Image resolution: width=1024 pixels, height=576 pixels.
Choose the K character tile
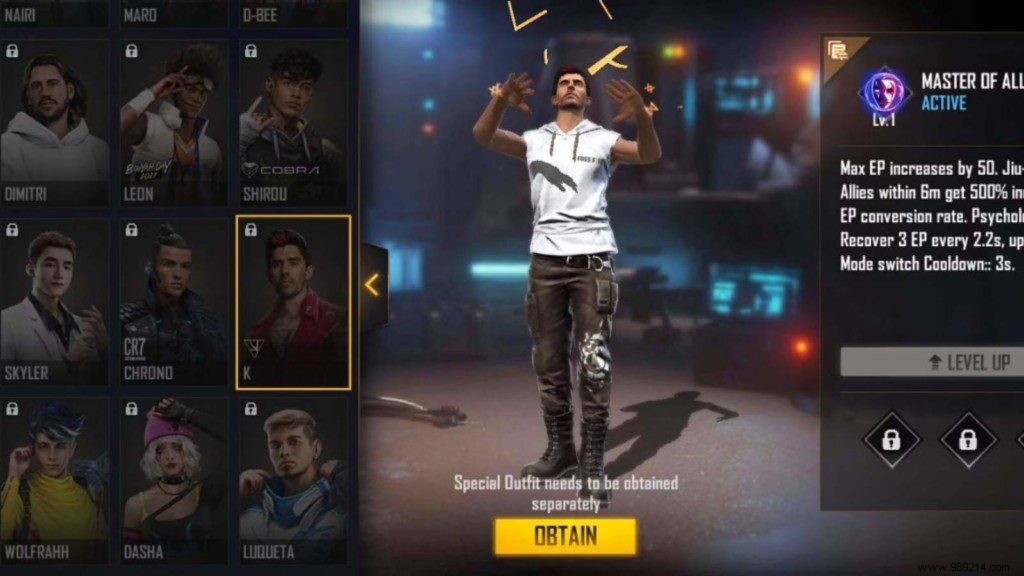pyautogui.click(x=294, y=302)
